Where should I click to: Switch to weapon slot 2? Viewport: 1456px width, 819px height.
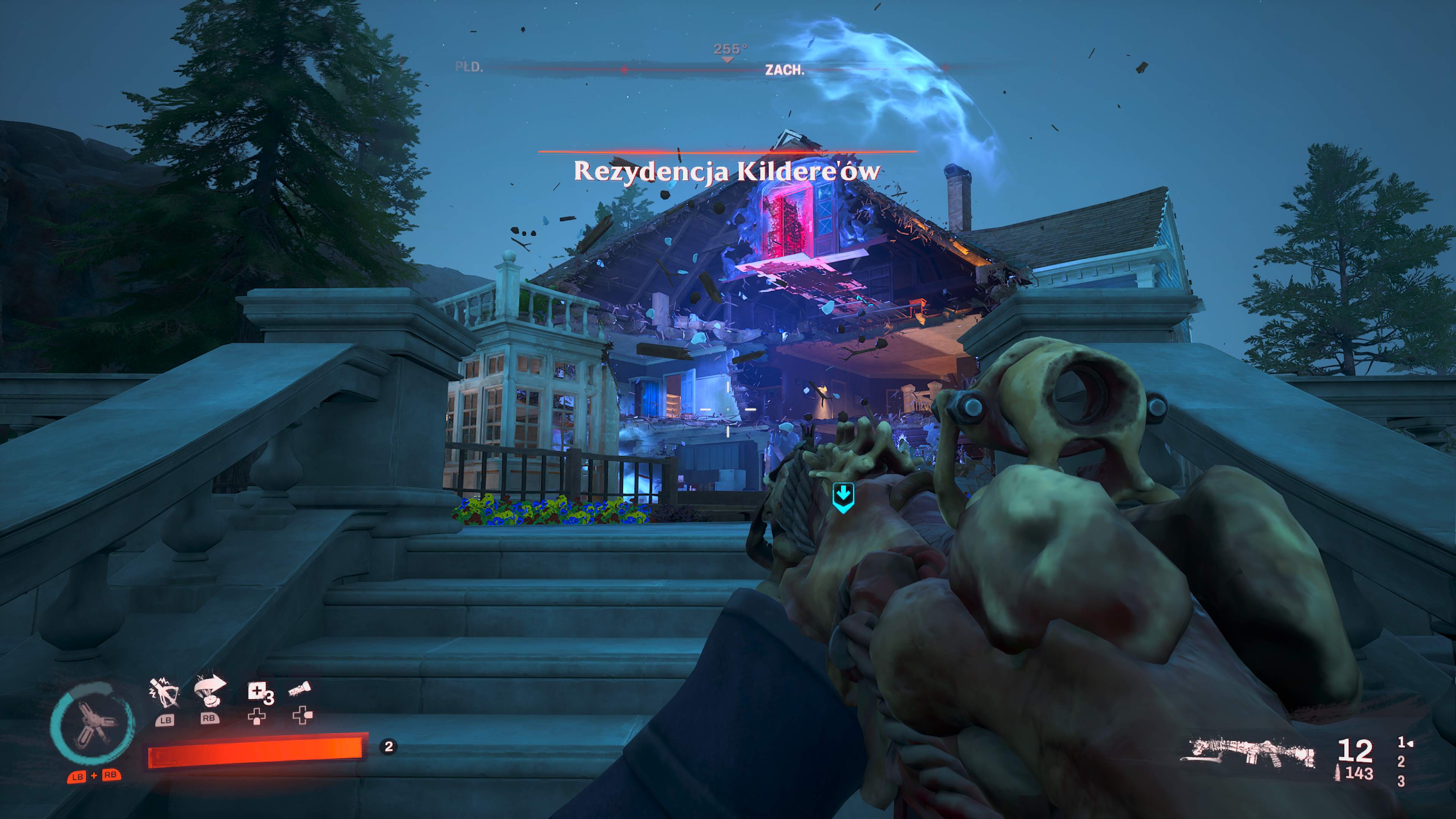[1401, 762]
